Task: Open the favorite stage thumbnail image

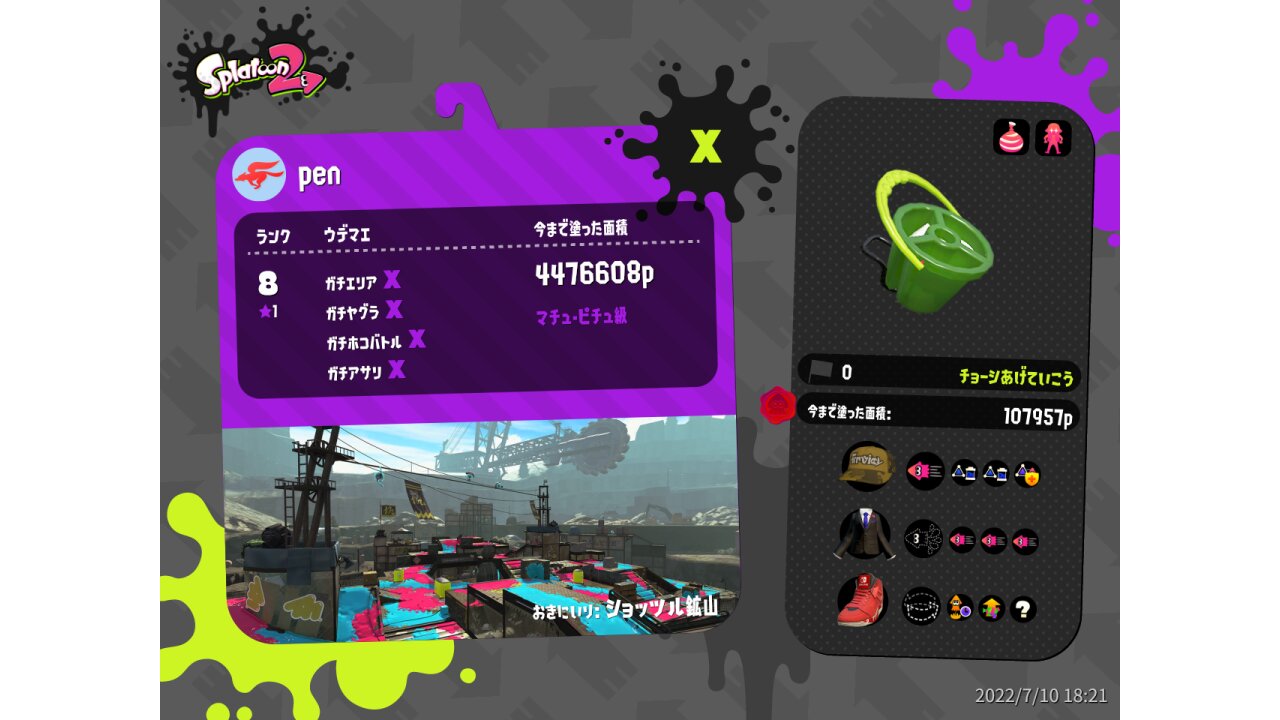Action: tap(480, 530)
